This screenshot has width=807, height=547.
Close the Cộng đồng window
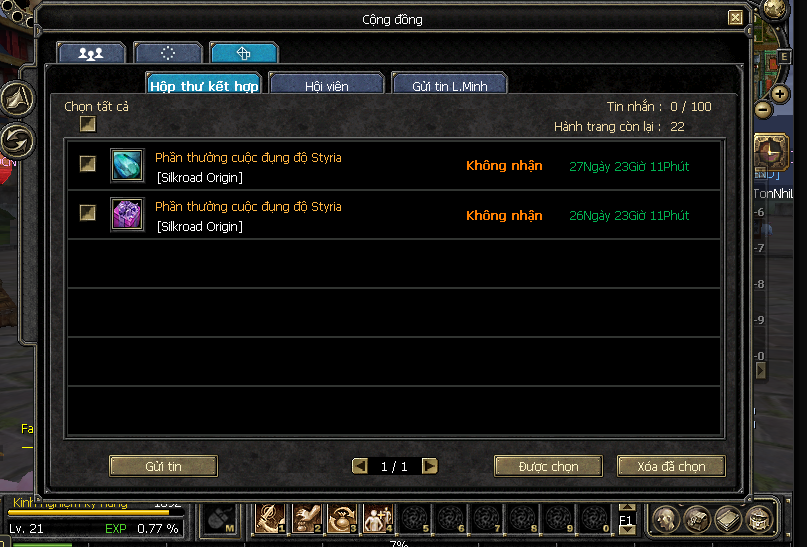coord(735,18)
